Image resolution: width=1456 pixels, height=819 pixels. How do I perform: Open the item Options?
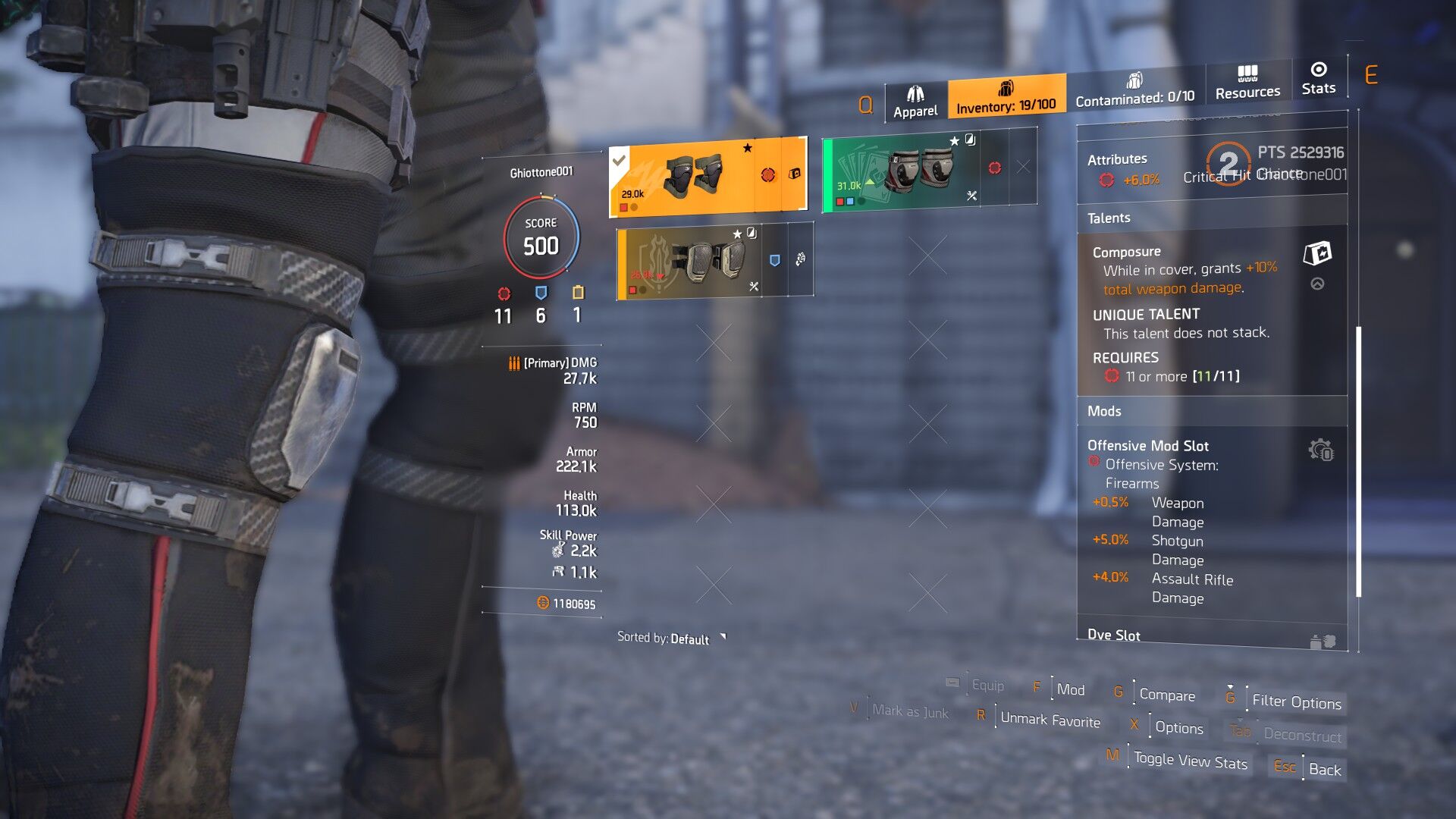coord(1178,727)
